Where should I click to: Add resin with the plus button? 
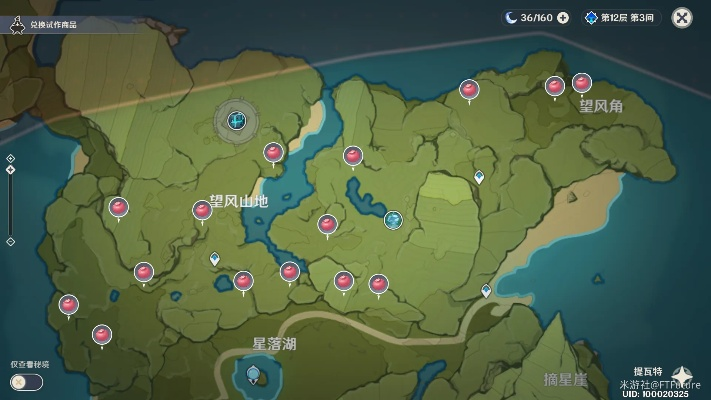click(x=563, y=17)
